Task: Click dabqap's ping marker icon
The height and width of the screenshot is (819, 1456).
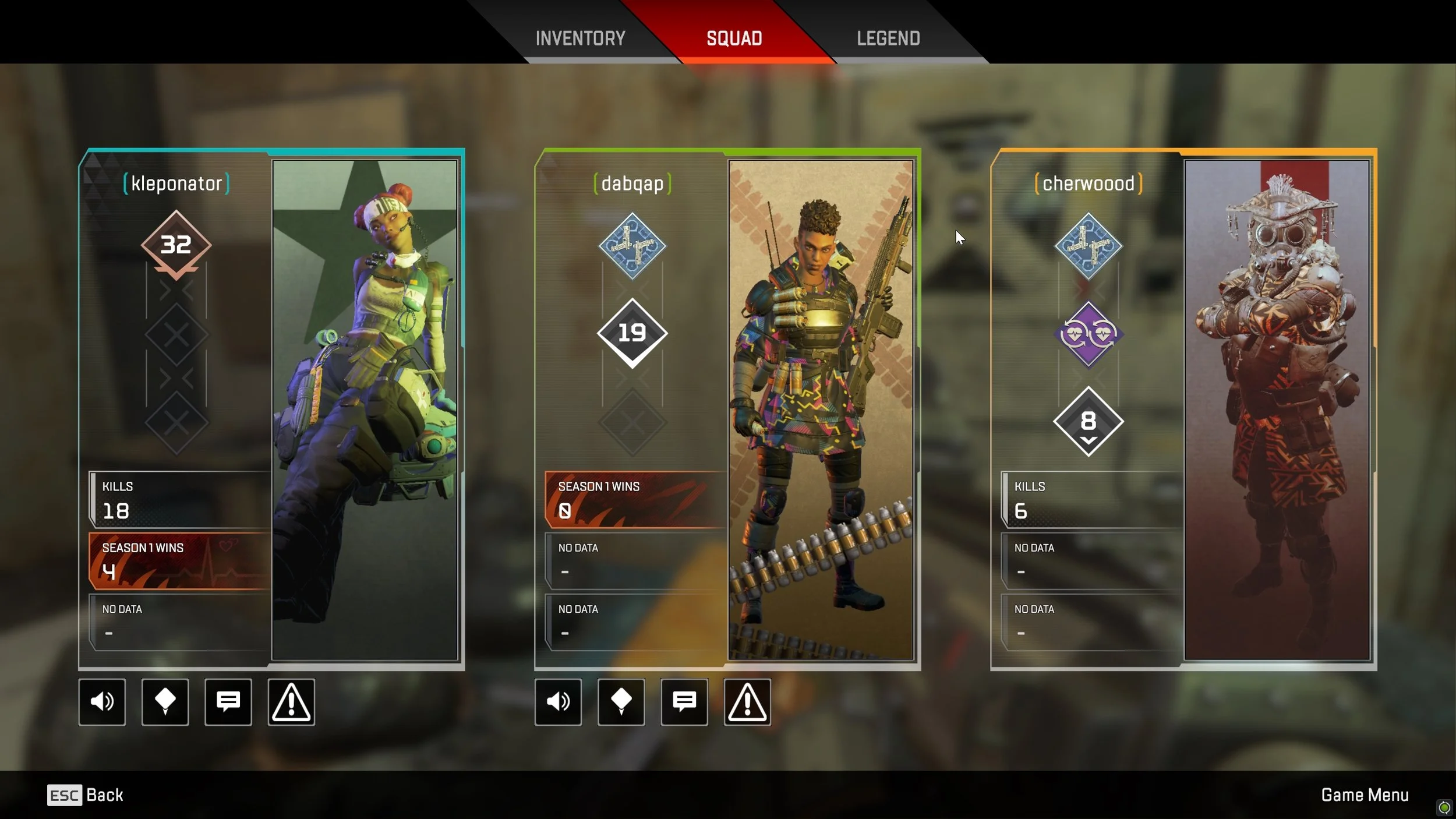Action: [x=621, y=702]
